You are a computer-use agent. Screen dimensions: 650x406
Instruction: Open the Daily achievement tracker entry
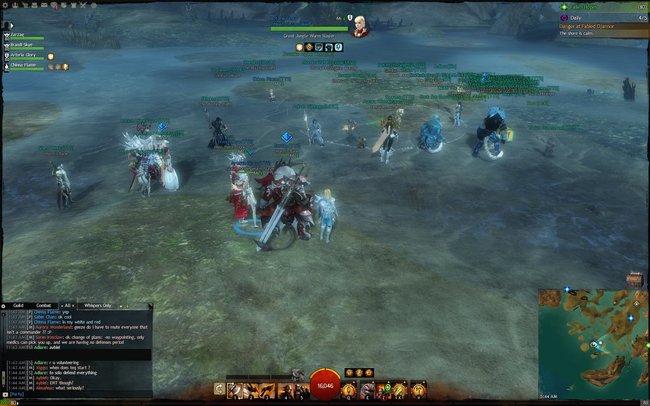(580, 18)
